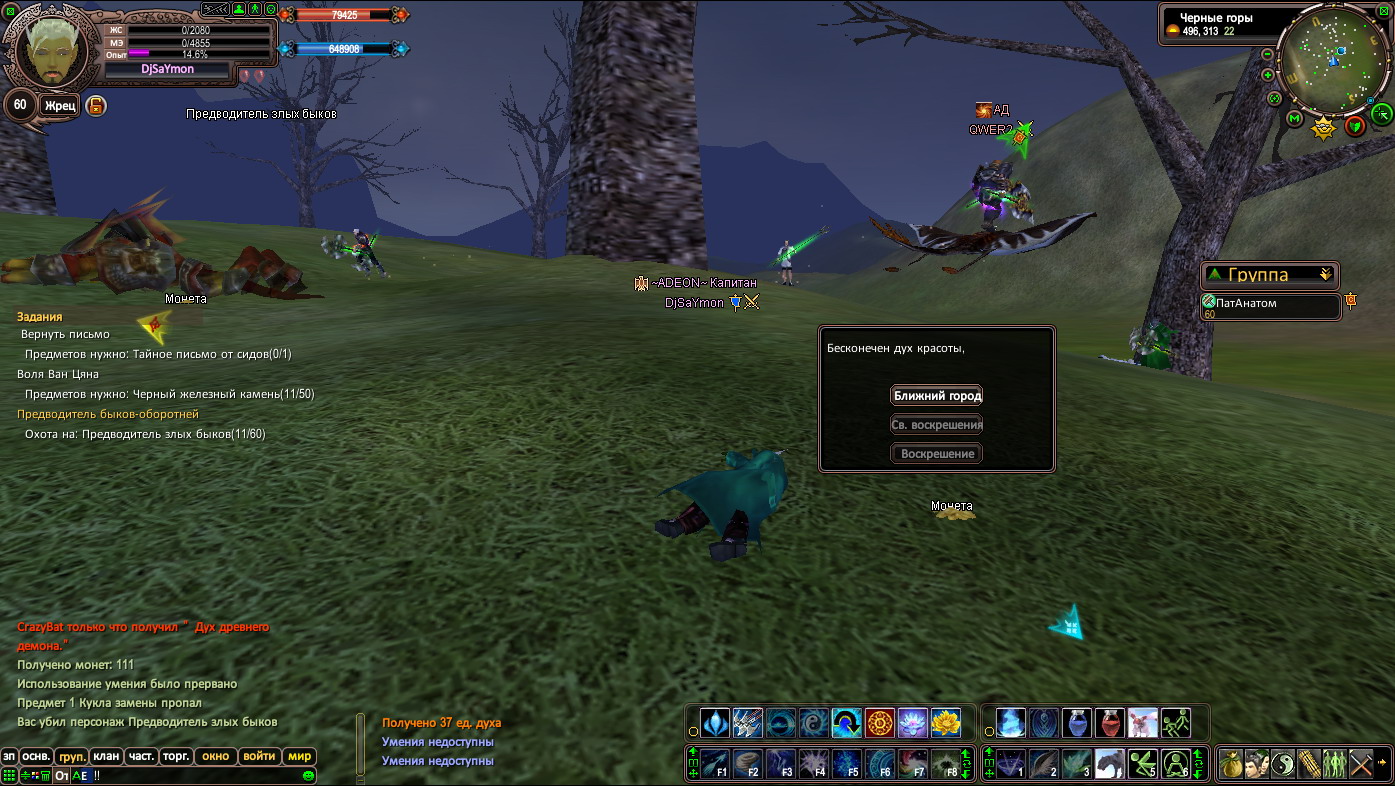Viewport: 1395px width, 786px height.
Task: Use the blue mana potion slot
Action: (x=1076, y=722)
